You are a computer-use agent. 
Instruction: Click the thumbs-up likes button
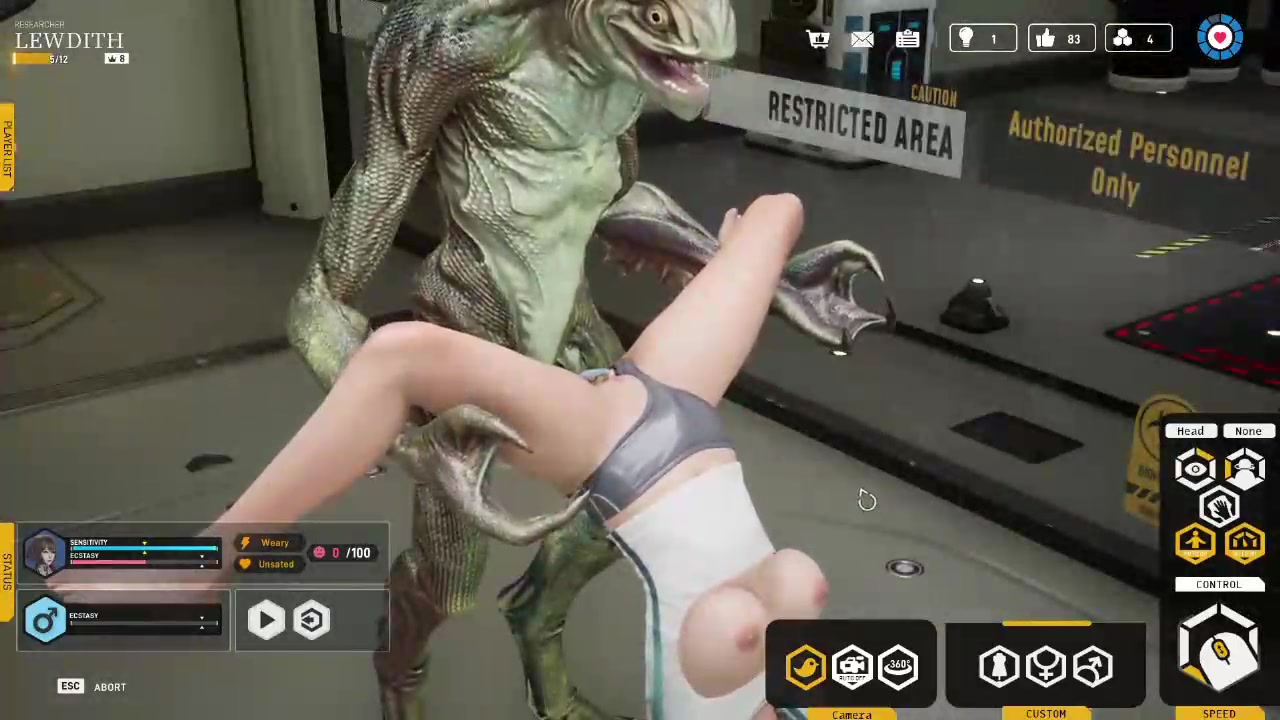[1060, 39]
